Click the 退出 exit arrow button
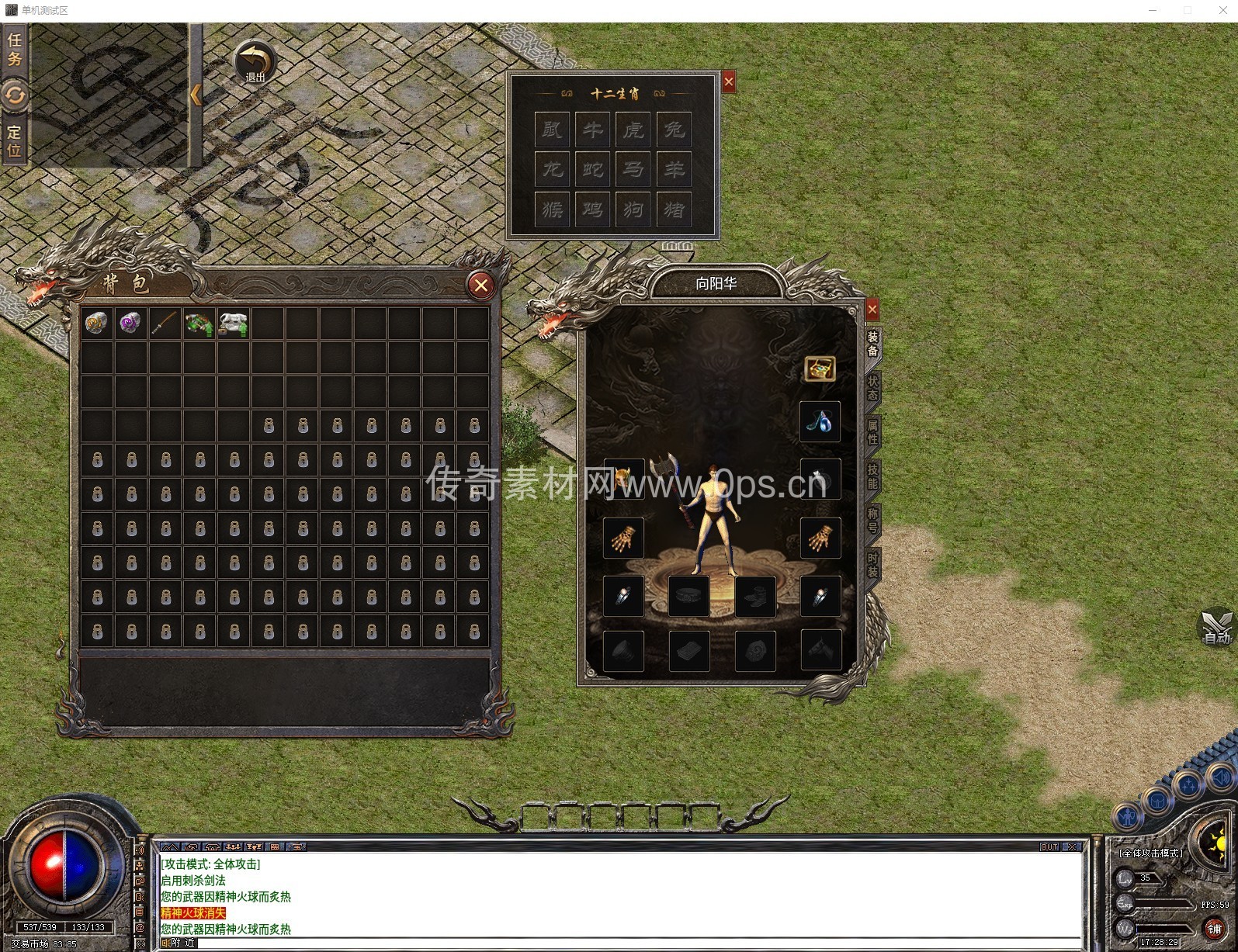This screenshot has width=1238, height=952. coord(255,62)
